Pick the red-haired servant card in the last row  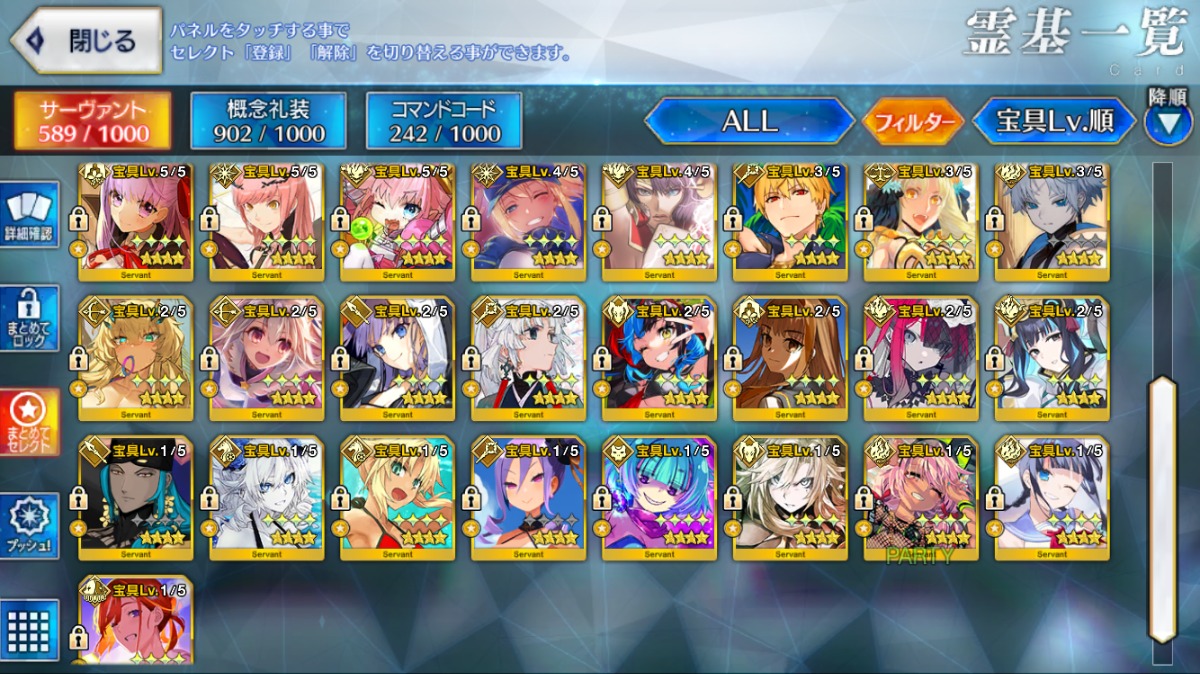(x=136, y=620)
